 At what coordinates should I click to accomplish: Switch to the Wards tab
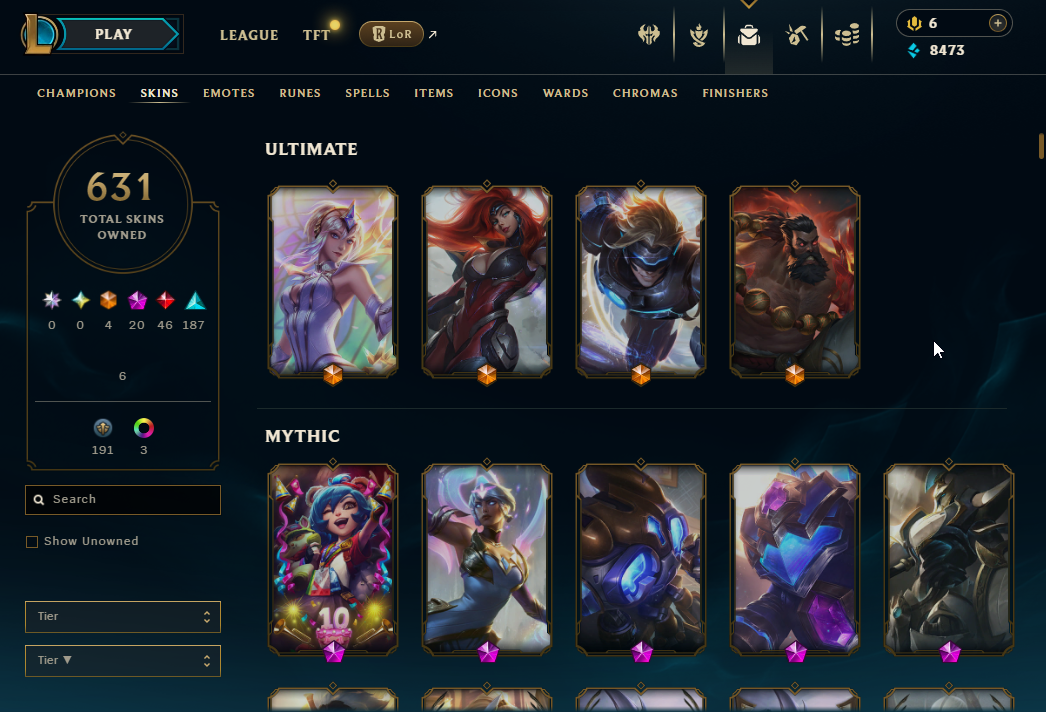click(565, 93)
